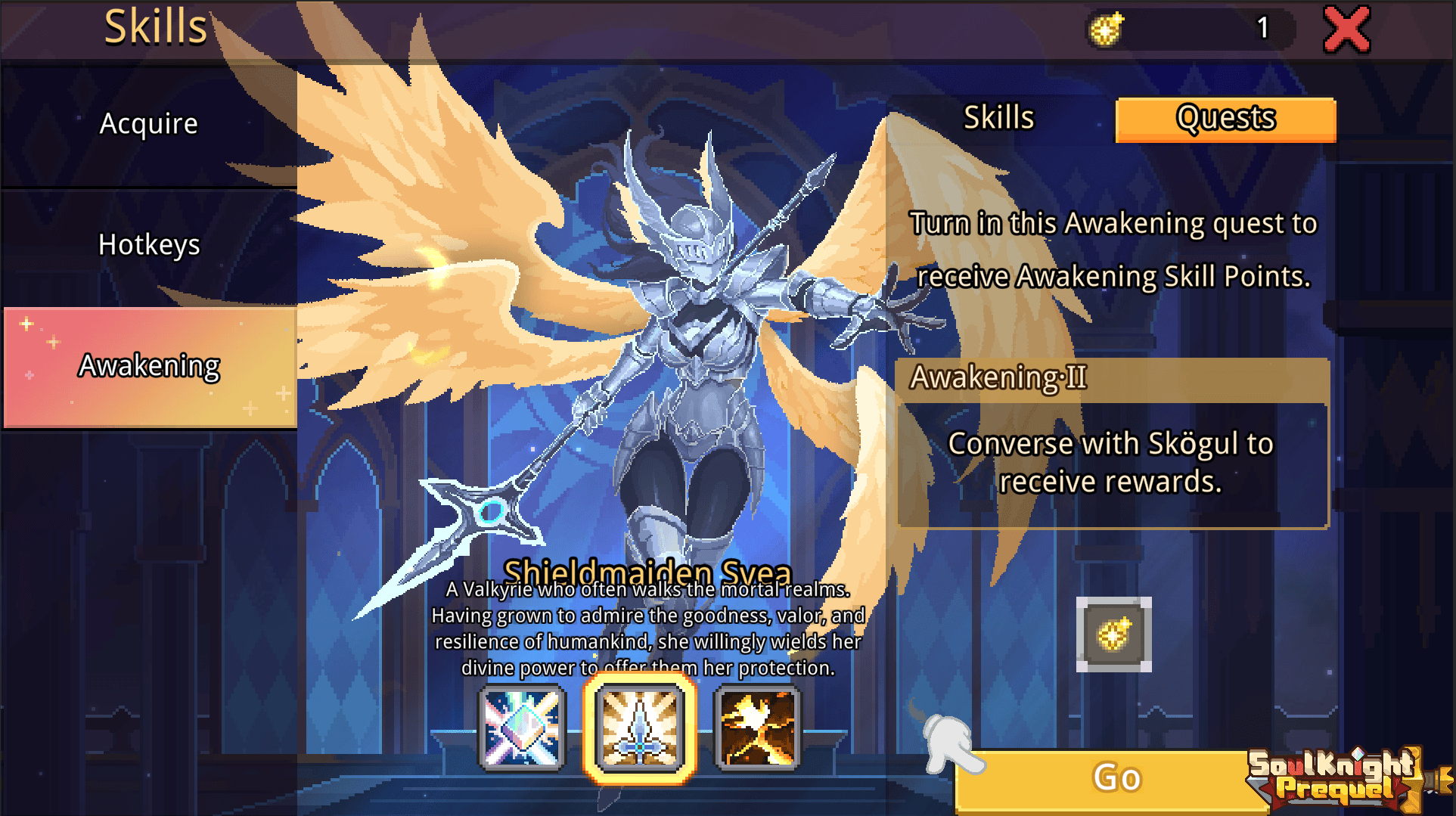This screenshot has width=1456, height=816.
Task: Open the Hotkeys section
Action: coord(148,244)
